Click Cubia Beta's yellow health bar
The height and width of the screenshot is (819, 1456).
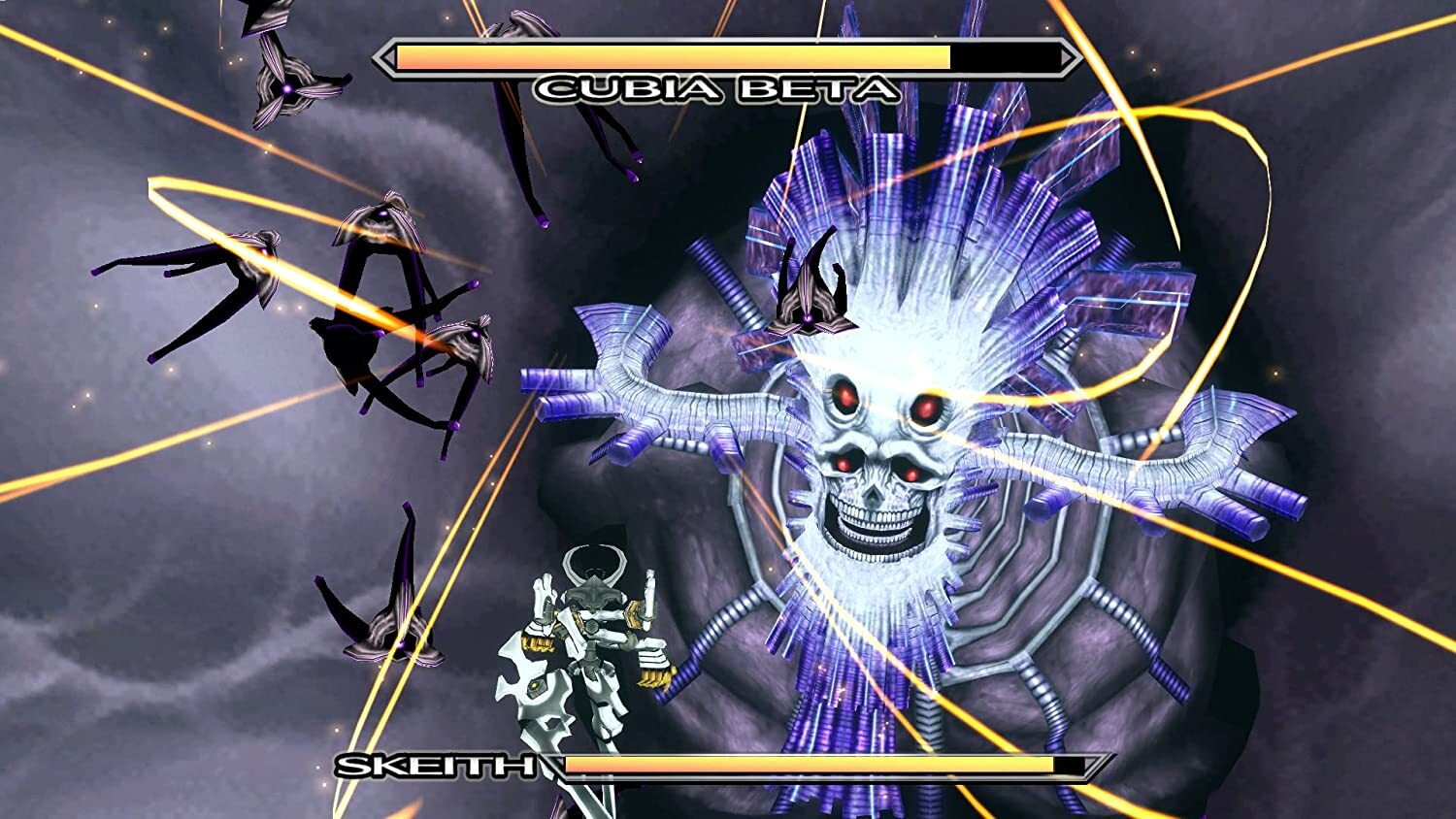670,56
